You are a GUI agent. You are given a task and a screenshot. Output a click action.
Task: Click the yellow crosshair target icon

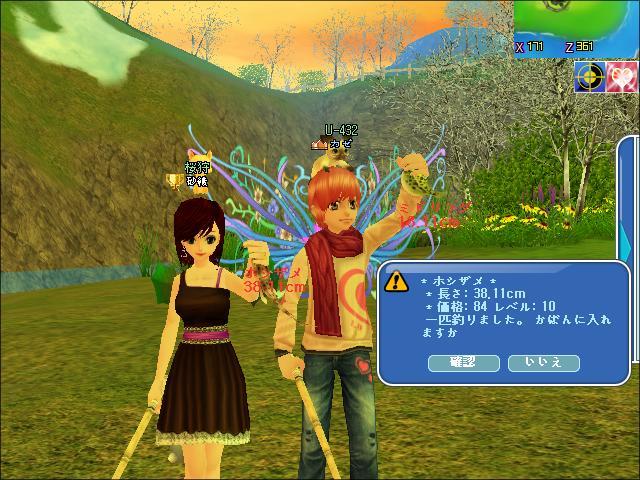[590, 77]
